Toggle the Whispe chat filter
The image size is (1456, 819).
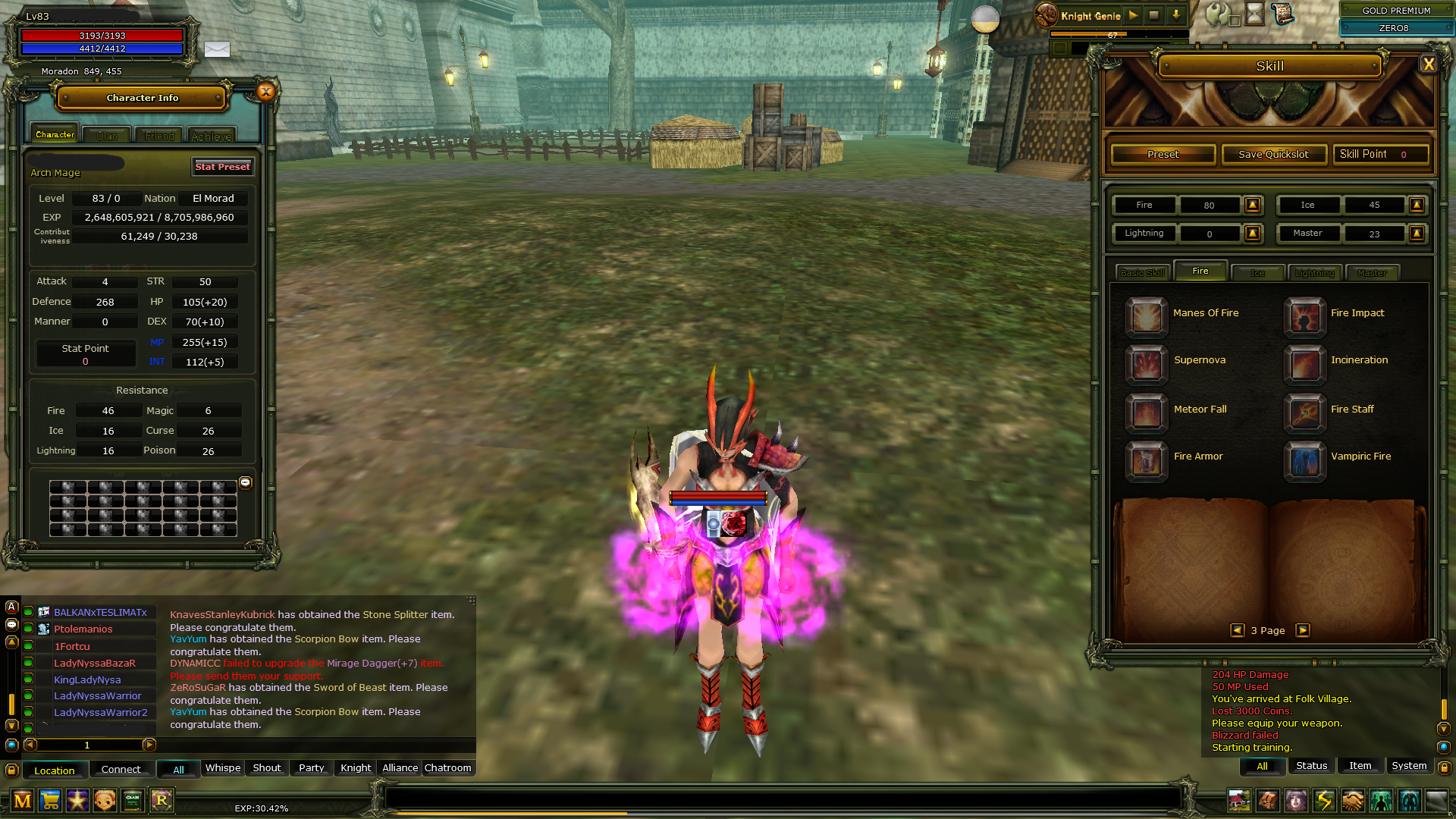click(x=222, y=767)
